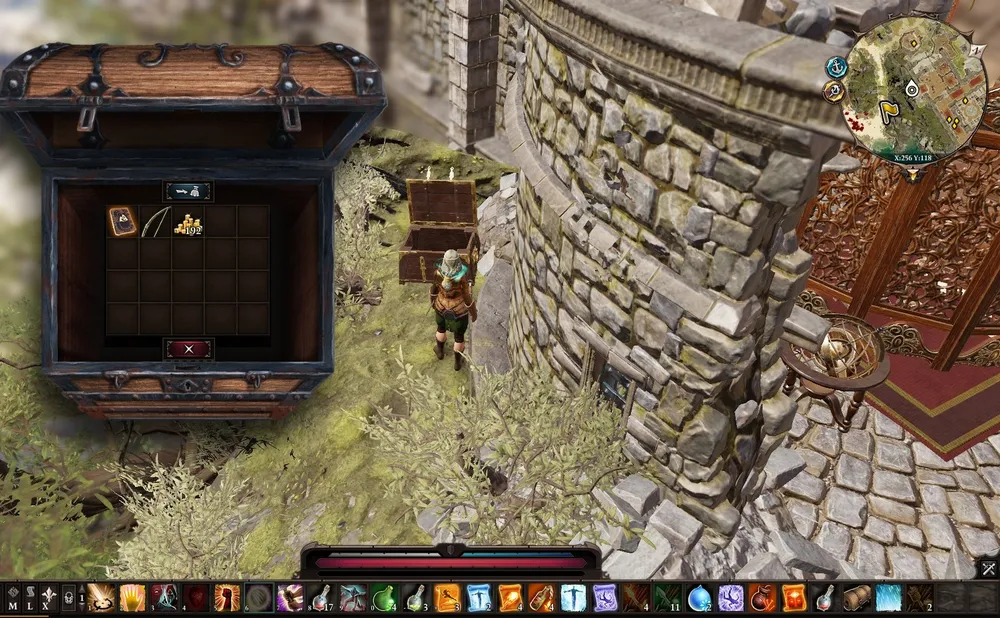Use the blue water droplet skill

tap(699, 598)
